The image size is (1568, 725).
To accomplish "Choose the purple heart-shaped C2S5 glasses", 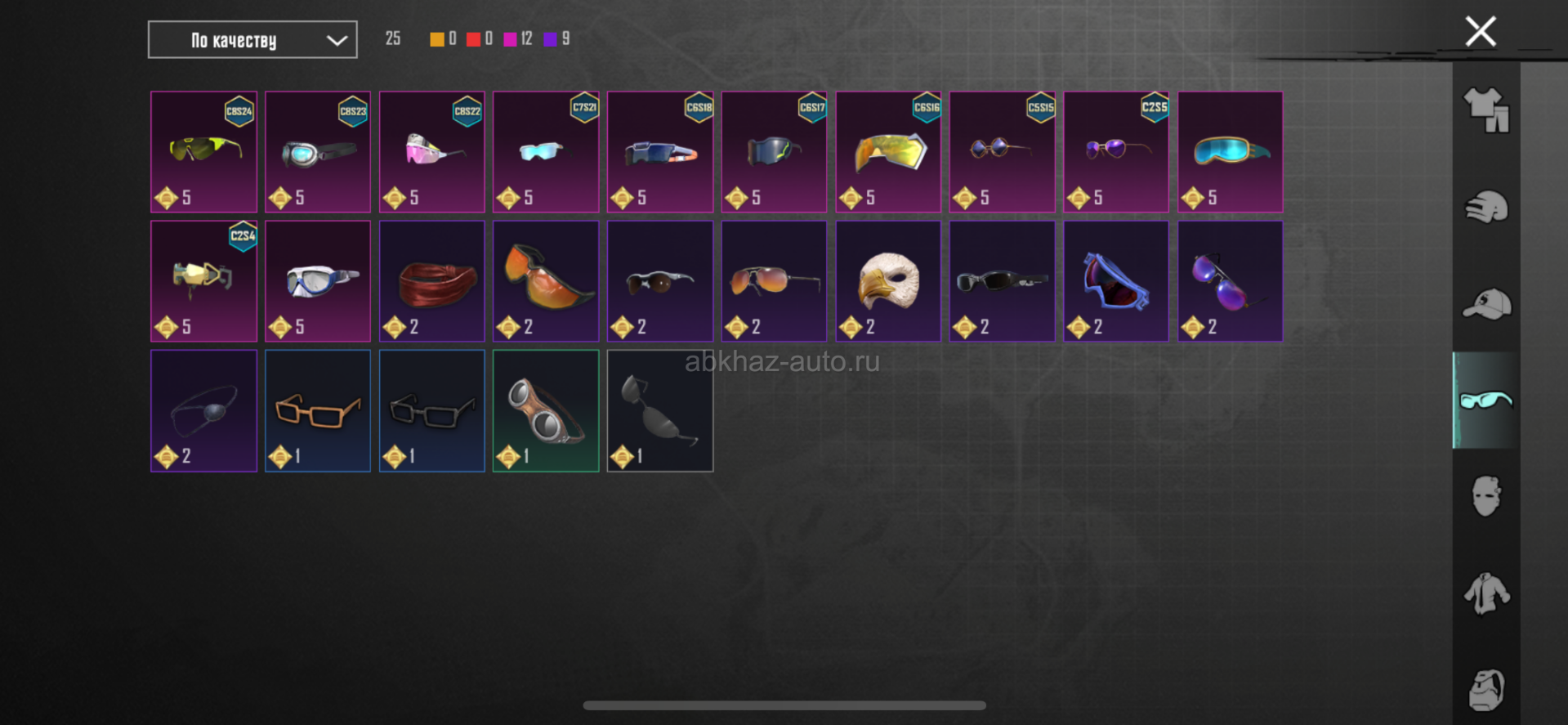I will click(x=1116, y=152).
